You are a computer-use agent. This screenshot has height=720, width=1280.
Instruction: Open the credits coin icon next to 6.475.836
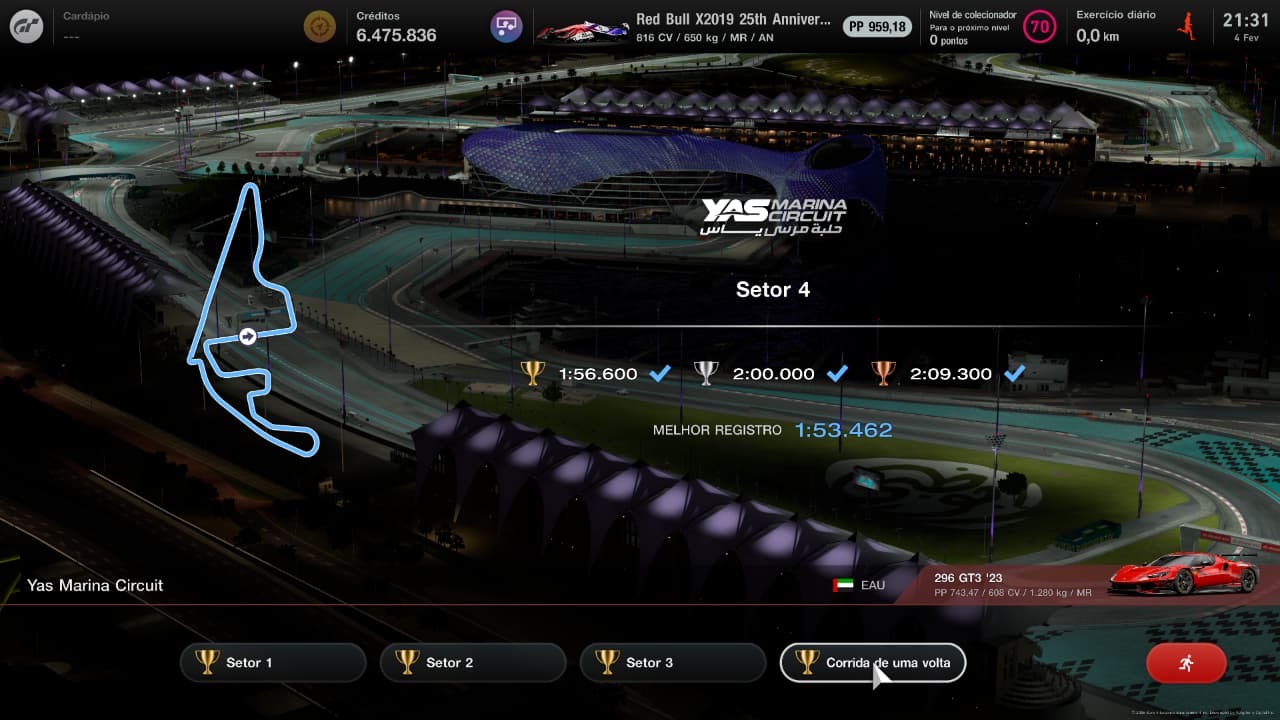[x=319, y=26]
